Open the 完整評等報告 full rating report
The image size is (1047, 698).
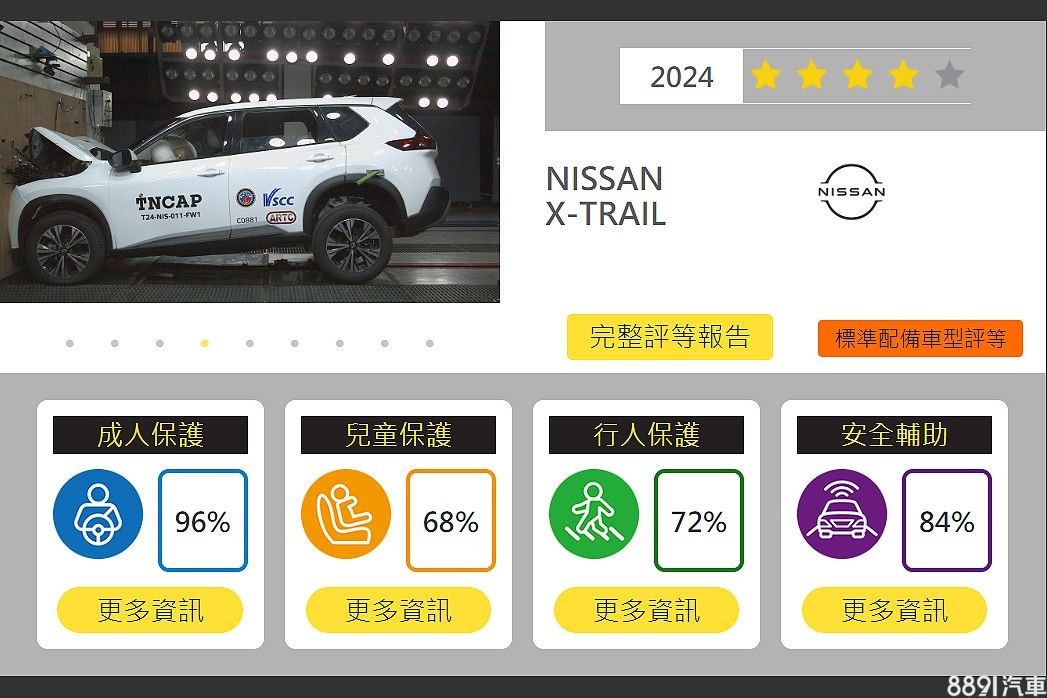[669, 337]
